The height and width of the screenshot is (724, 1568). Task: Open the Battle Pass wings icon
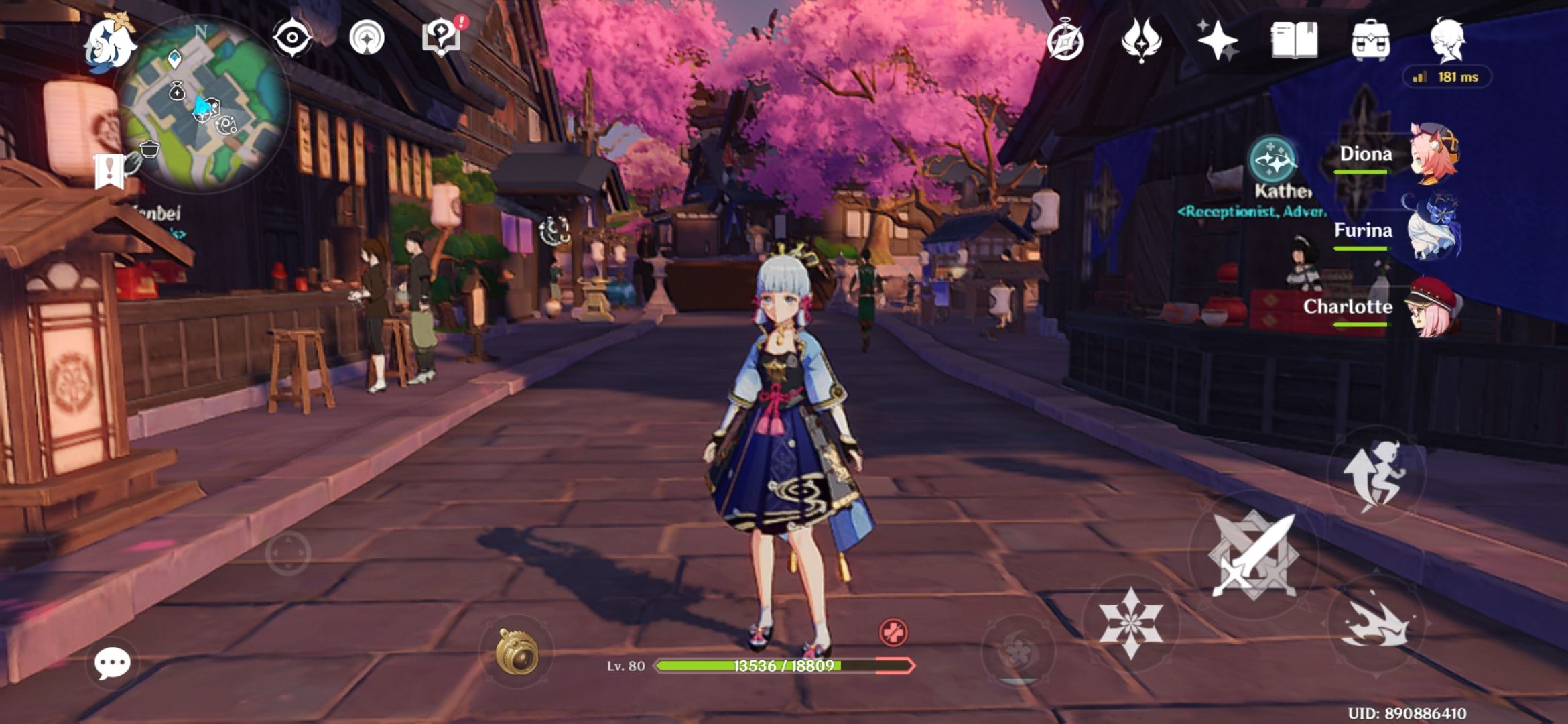coord(1143,42)
